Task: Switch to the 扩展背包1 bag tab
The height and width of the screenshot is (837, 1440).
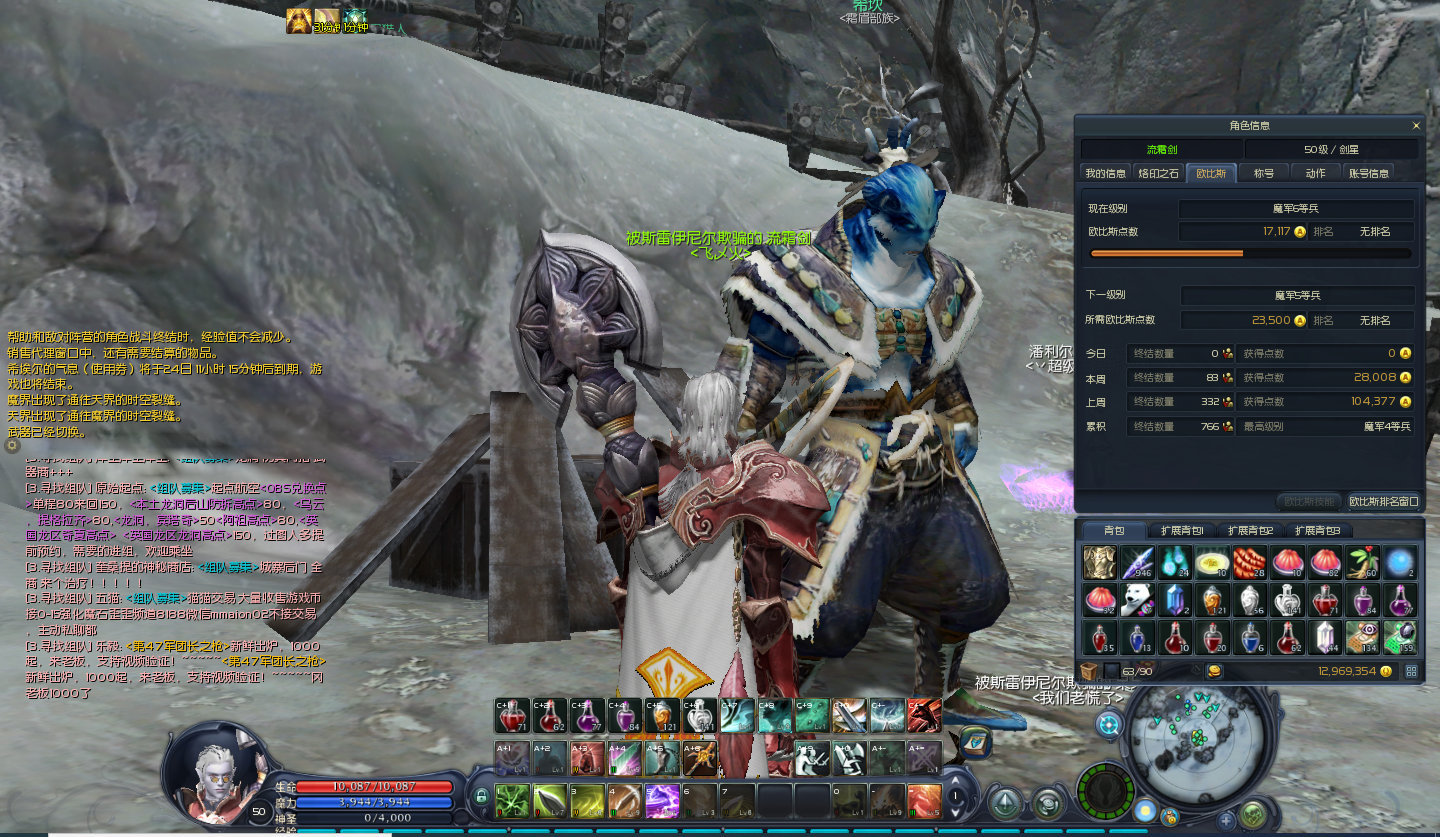Action: 1182,530
